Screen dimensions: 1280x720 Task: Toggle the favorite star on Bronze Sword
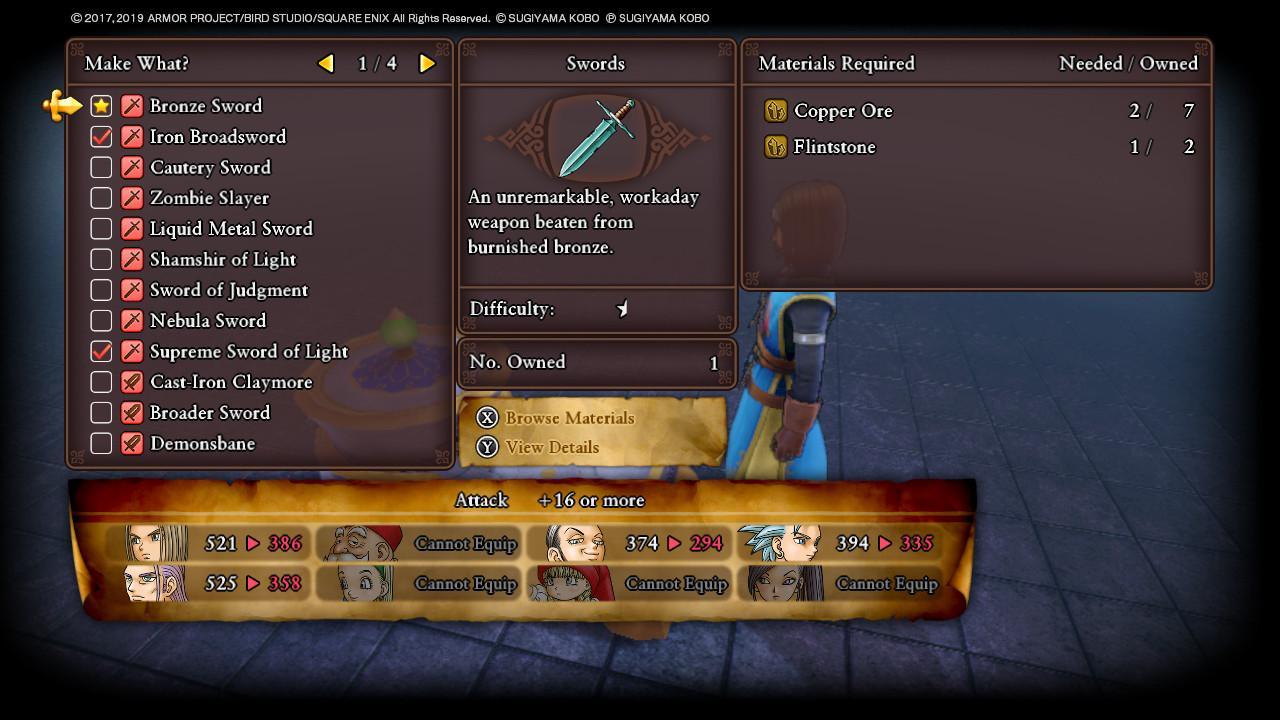coord(100,106)
